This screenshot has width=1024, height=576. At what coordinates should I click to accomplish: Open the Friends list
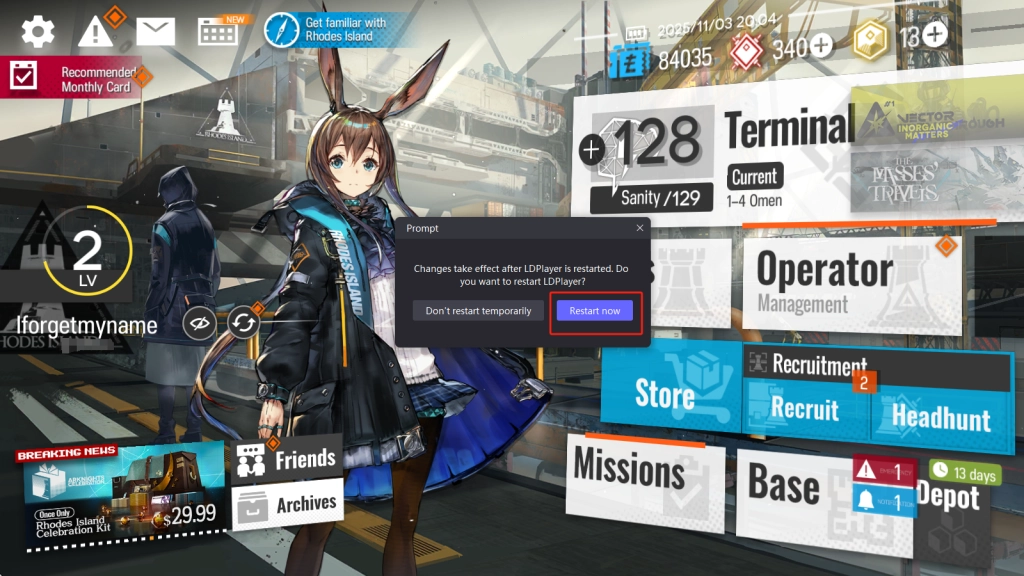coord(285,459)
